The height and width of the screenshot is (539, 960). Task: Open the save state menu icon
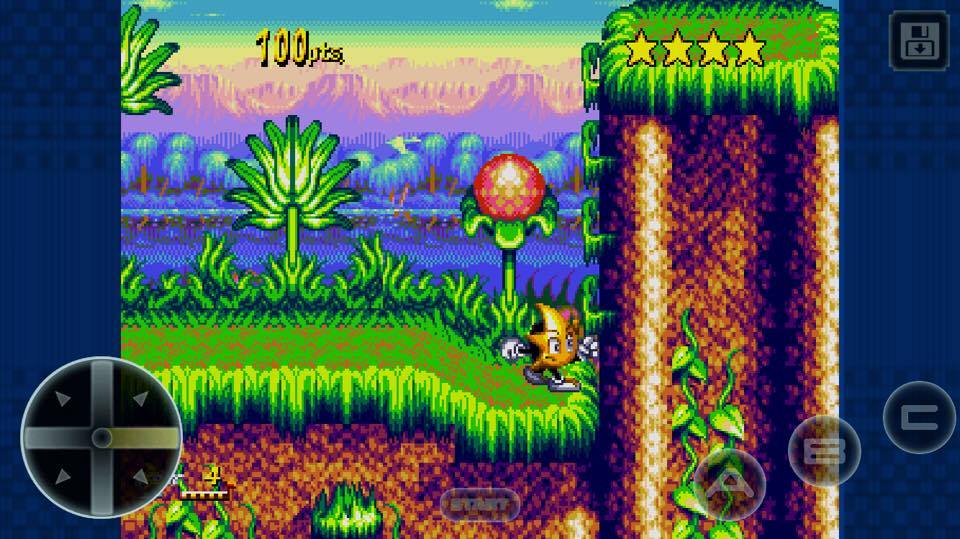918,41
